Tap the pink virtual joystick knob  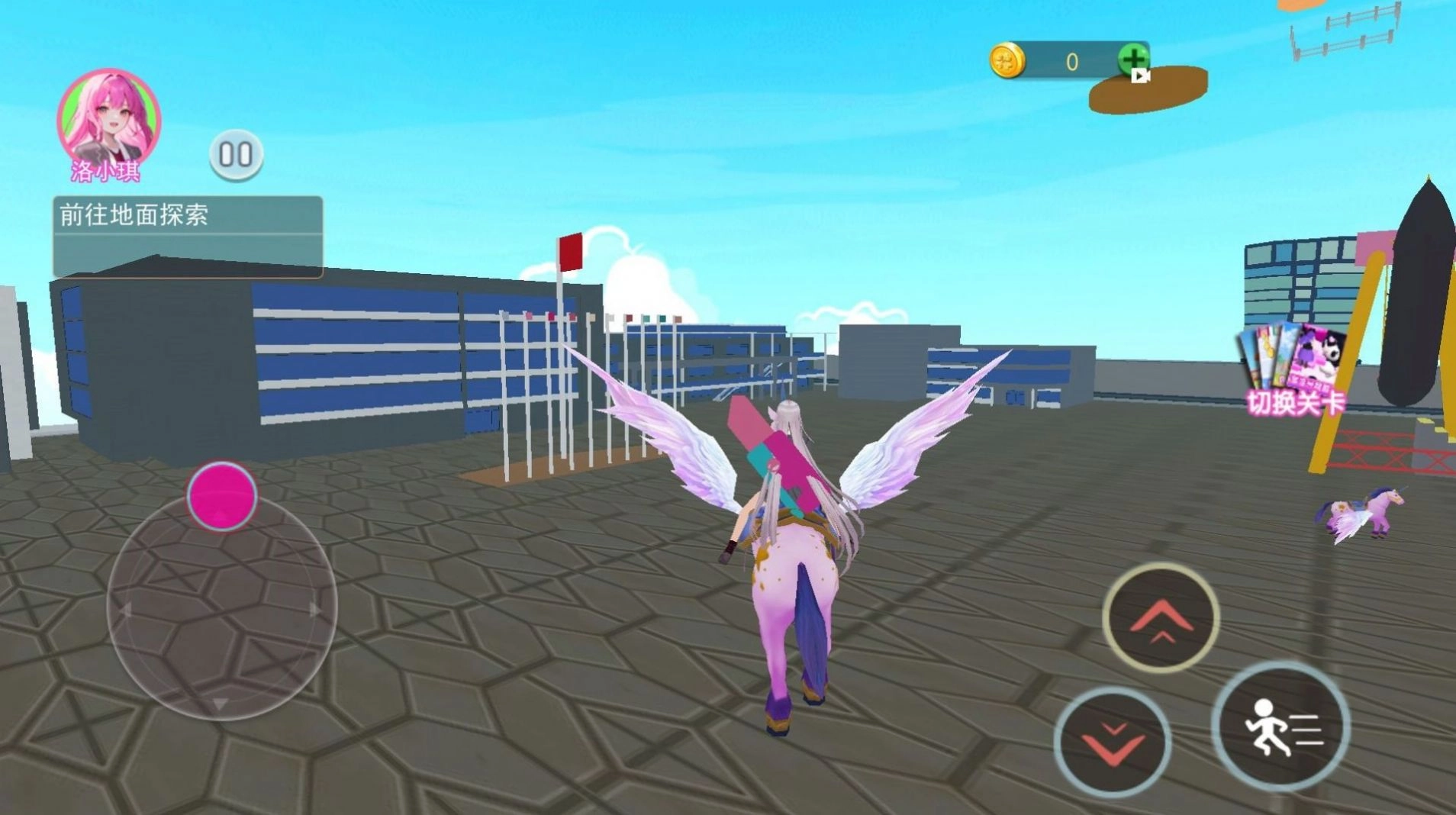(222, 496)
